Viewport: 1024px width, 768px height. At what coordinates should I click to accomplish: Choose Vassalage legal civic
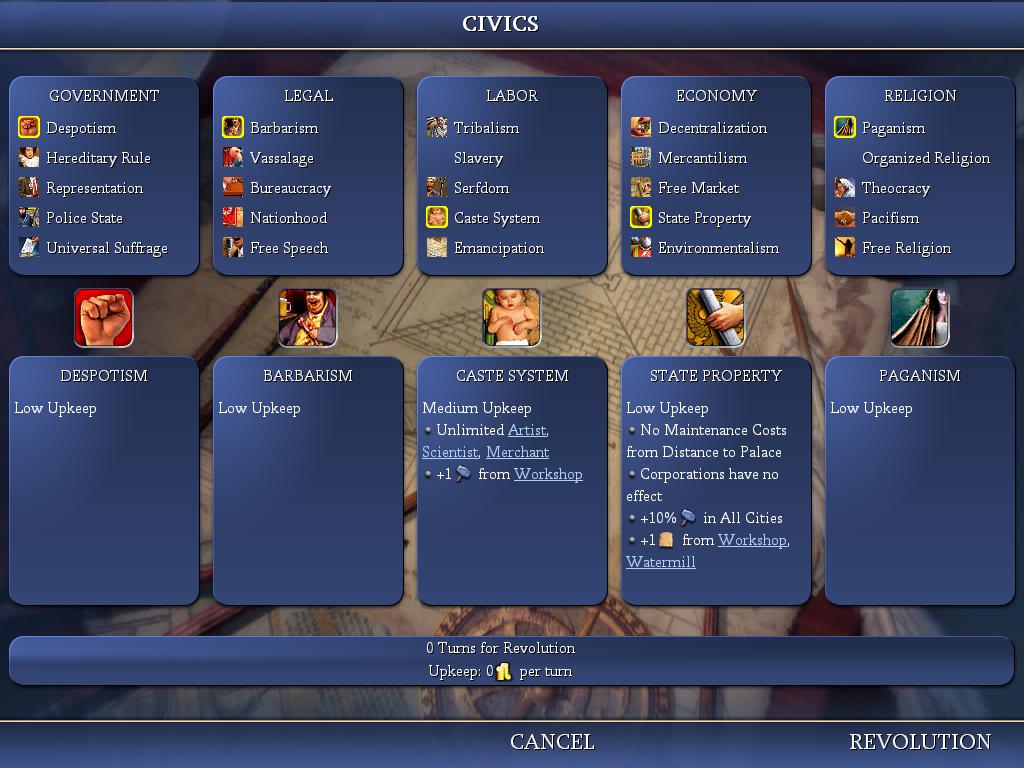[x=282, y=158]
